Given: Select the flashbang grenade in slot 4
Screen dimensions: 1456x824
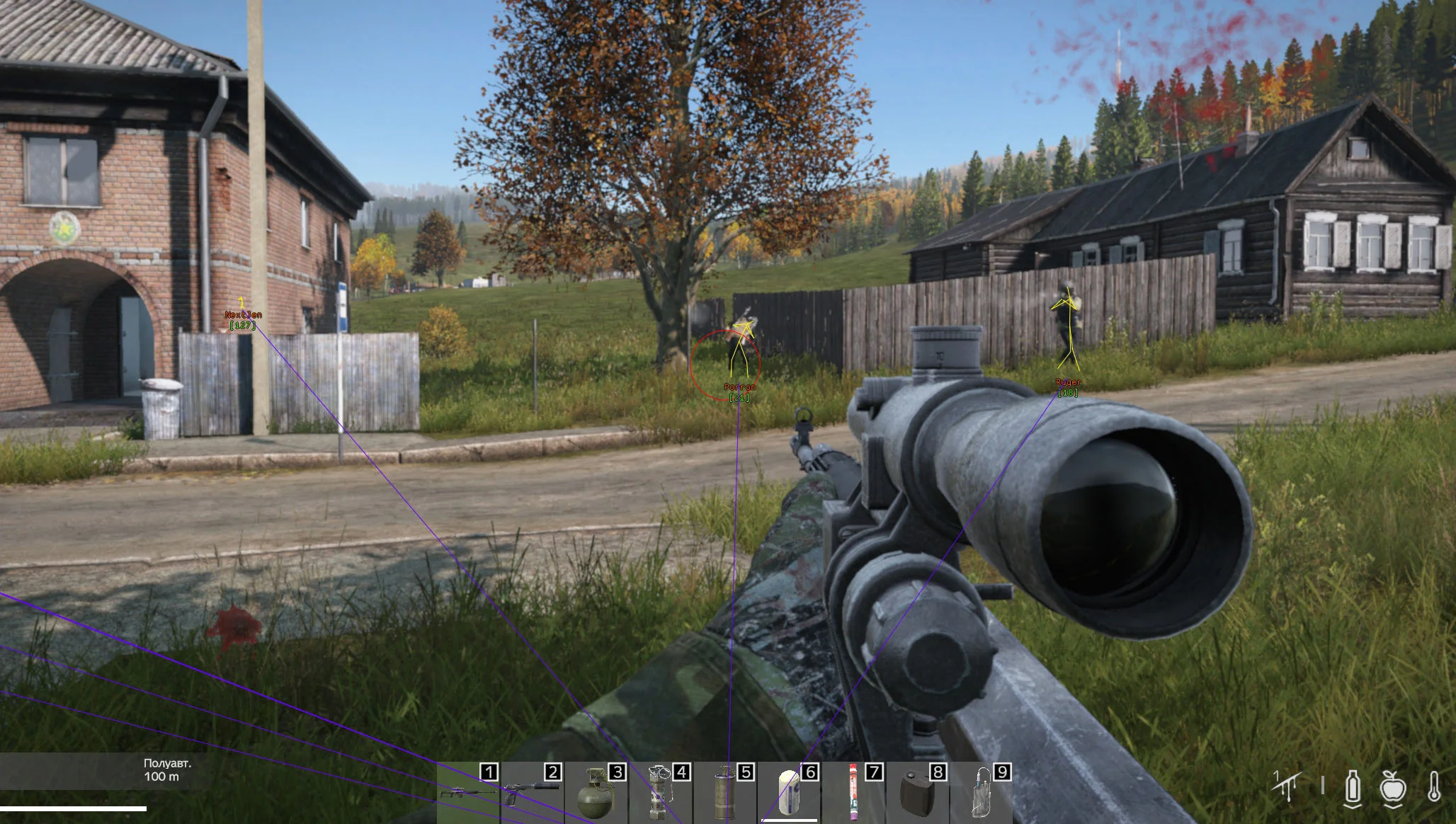Looking at the screenshot, I should [660, 793].
